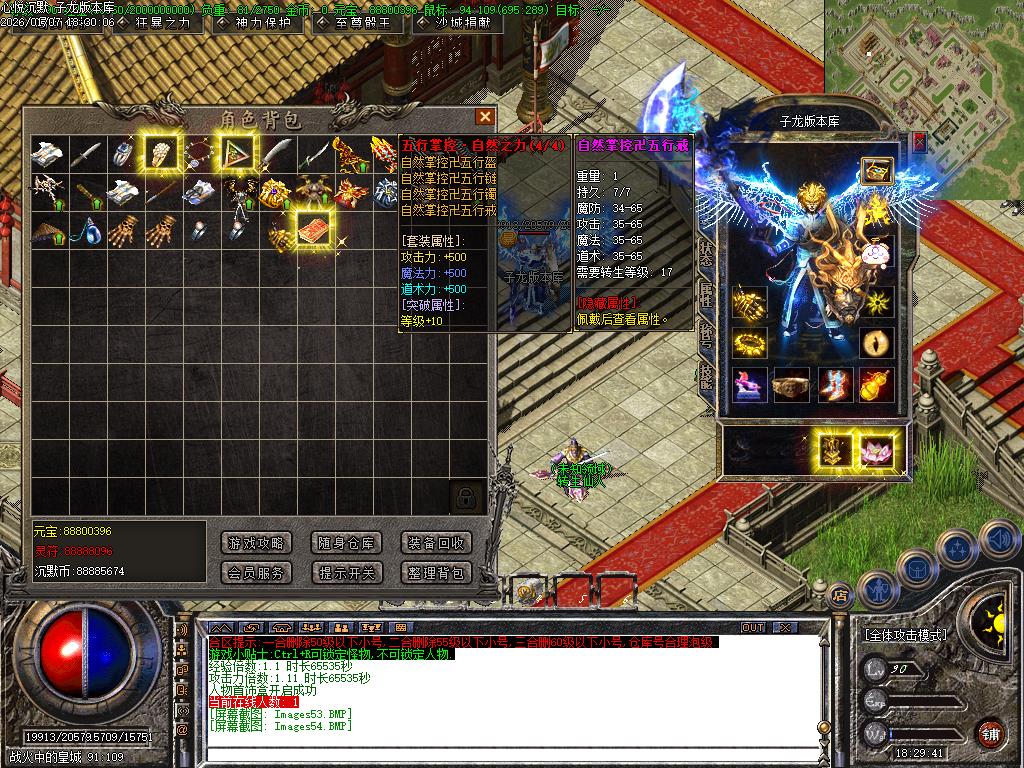Select the 狂暴之力 top menu button
1024x768 pixels.
pyautogui.click(x=156, y=23)
